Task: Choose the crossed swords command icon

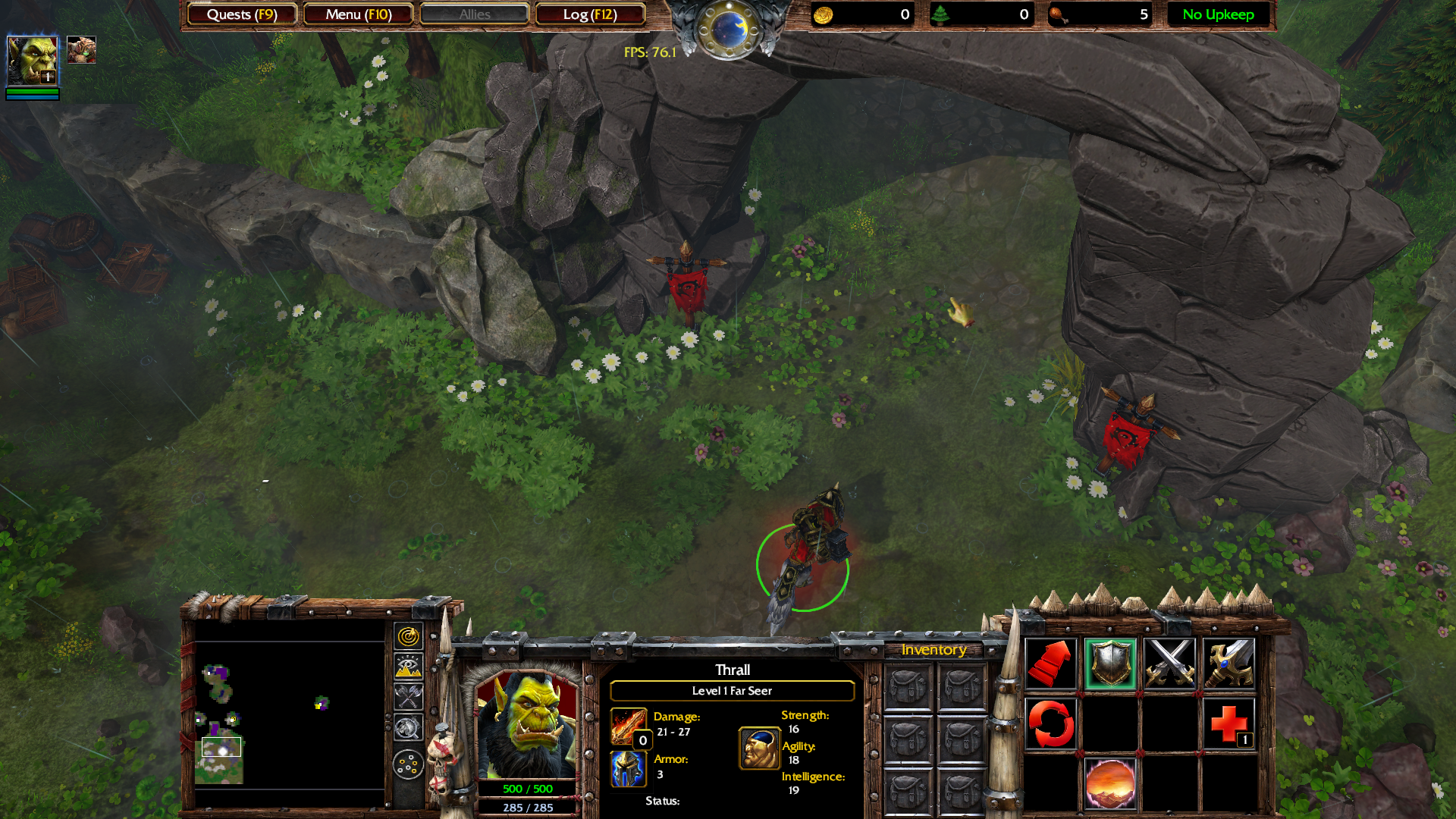Action: pos(1169,664)
